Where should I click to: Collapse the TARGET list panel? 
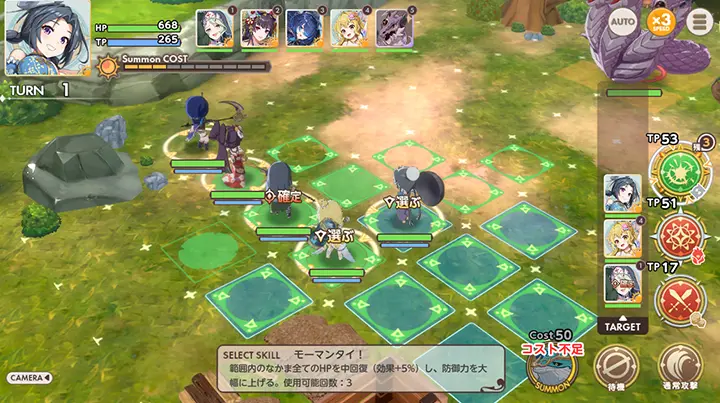tap(622, 324)
